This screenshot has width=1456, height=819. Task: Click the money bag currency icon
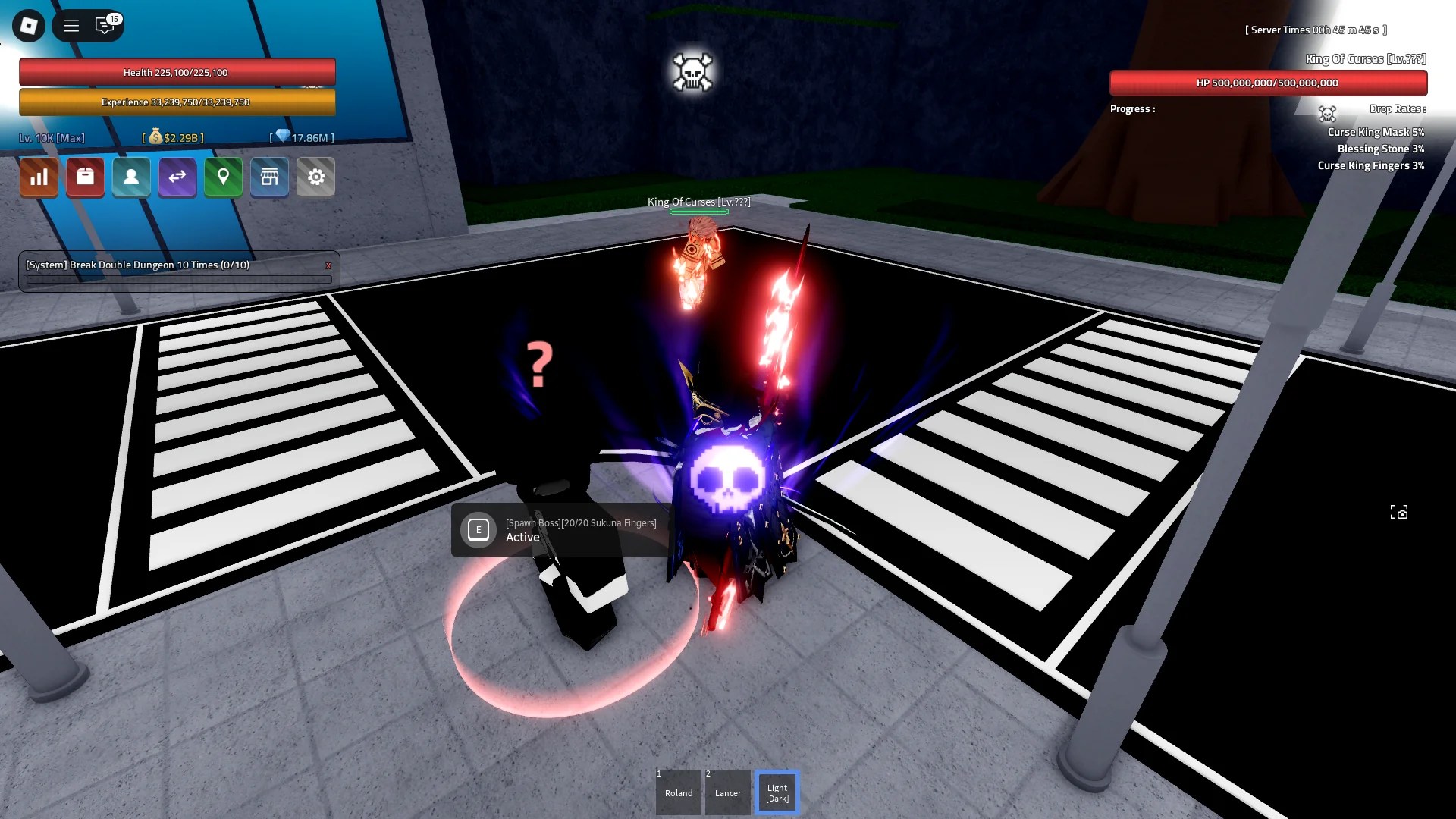coord(157,137)
